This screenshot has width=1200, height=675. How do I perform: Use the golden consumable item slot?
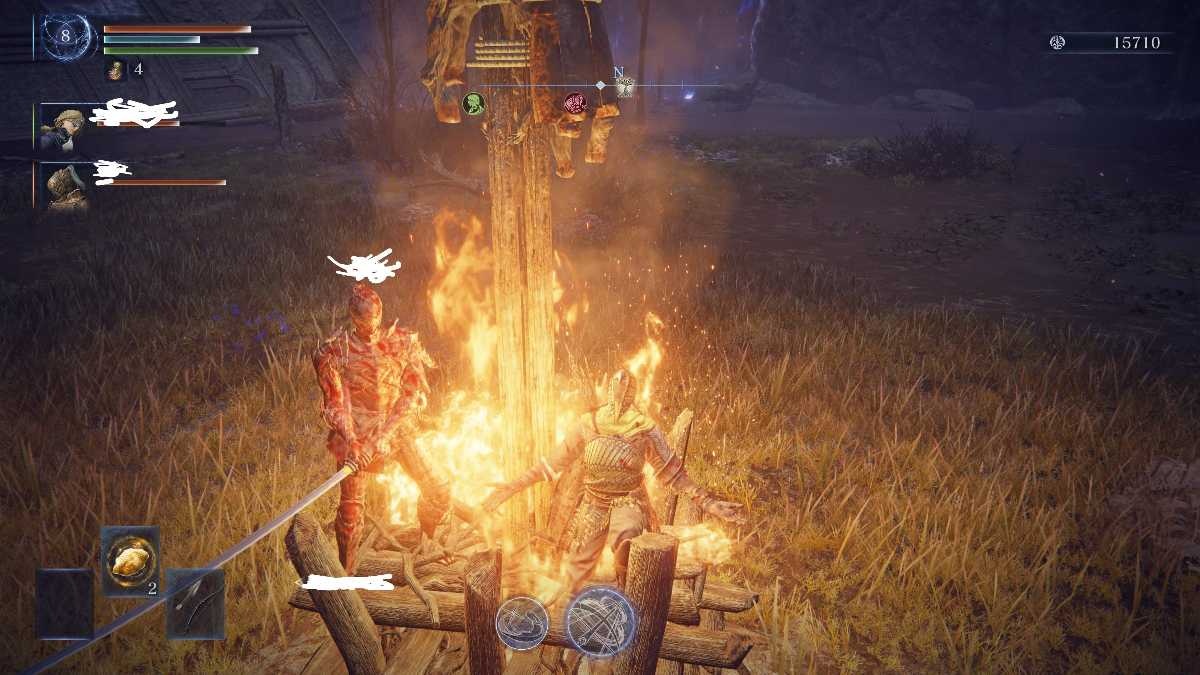pos(130,561)
